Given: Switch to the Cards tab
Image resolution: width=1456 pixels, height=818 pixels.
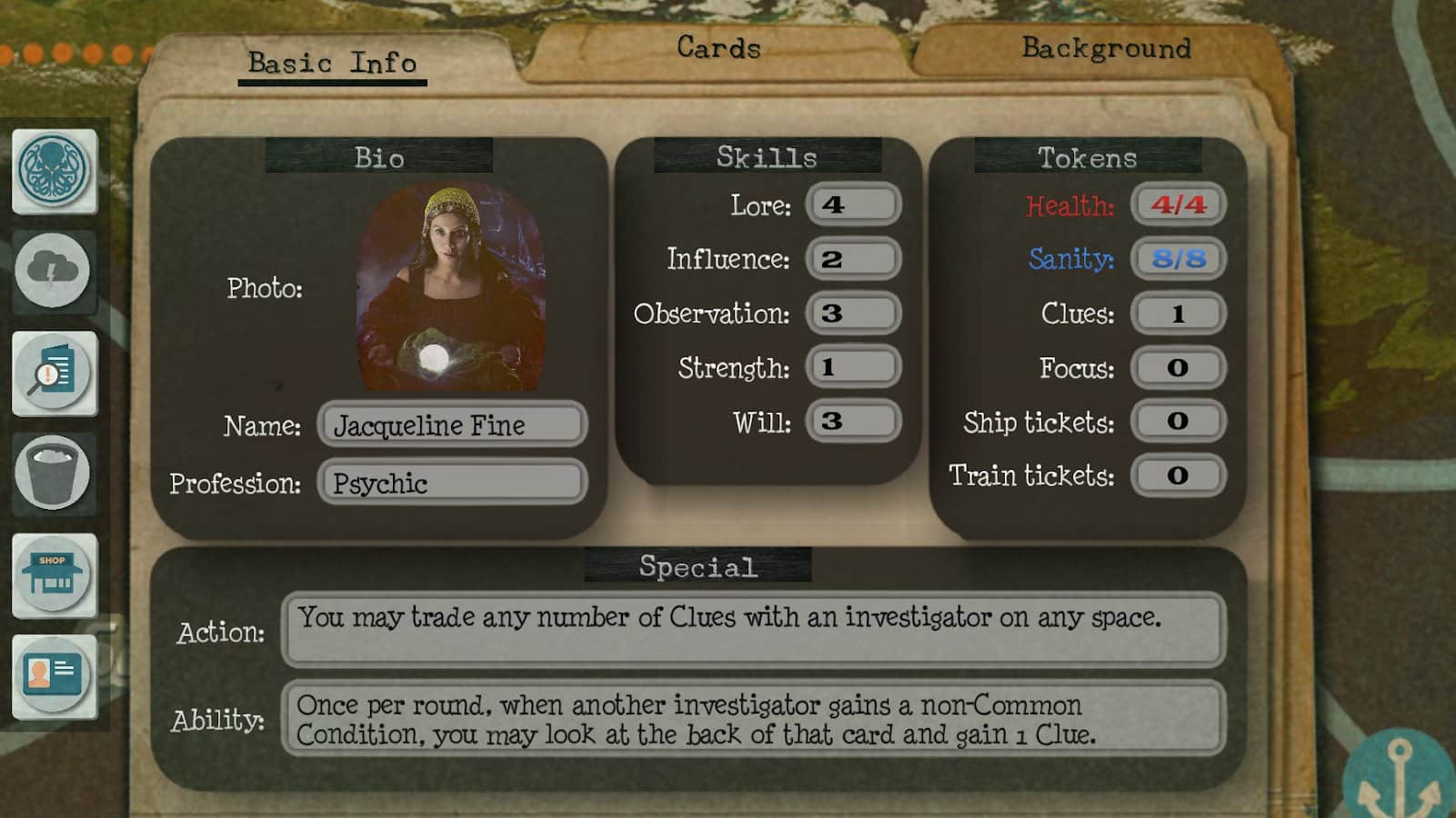Looking at the screenshot, I should 718,47.
